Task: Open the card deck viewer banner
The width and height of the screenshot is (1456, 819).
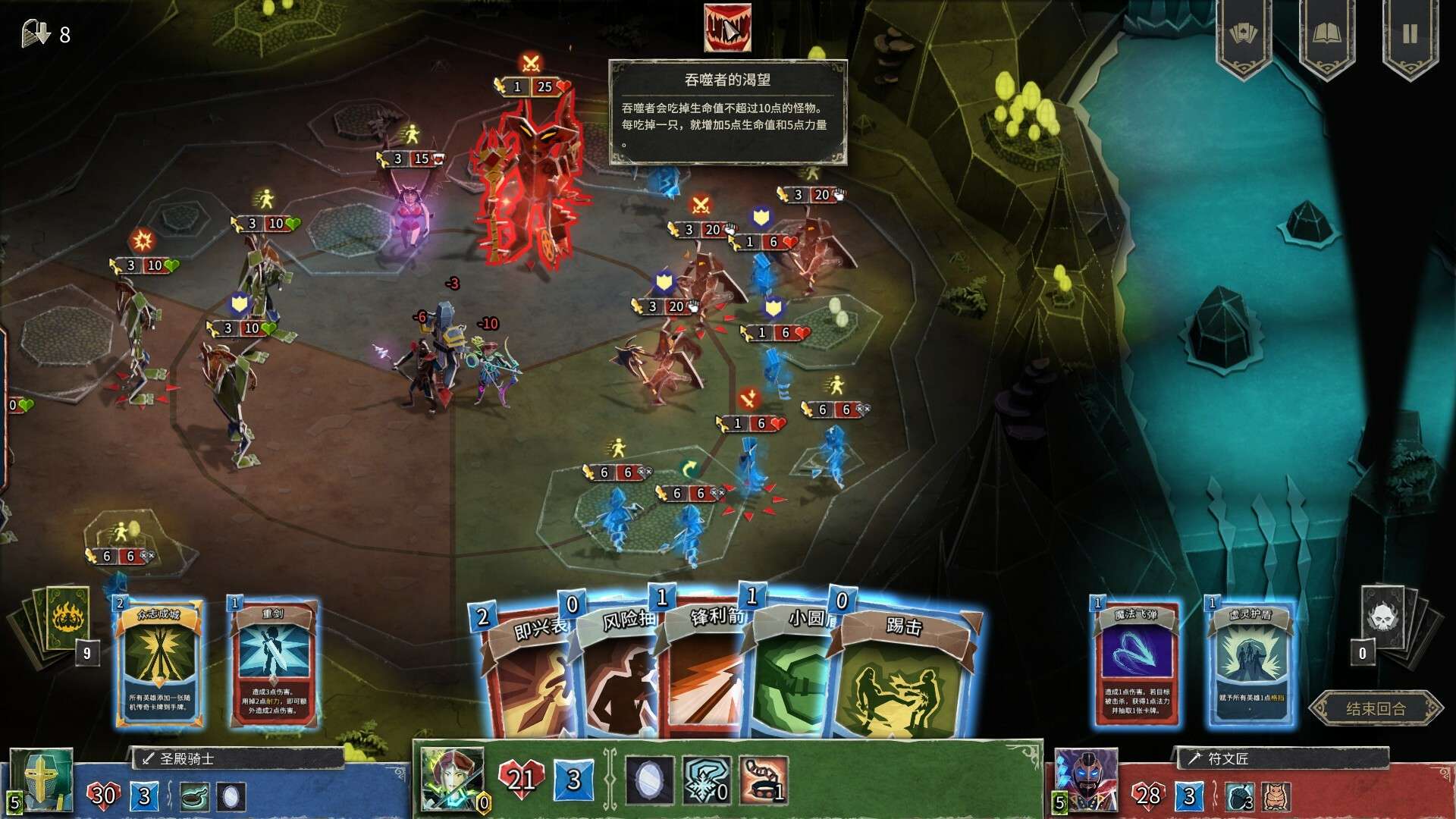Action: point(1244,35)
